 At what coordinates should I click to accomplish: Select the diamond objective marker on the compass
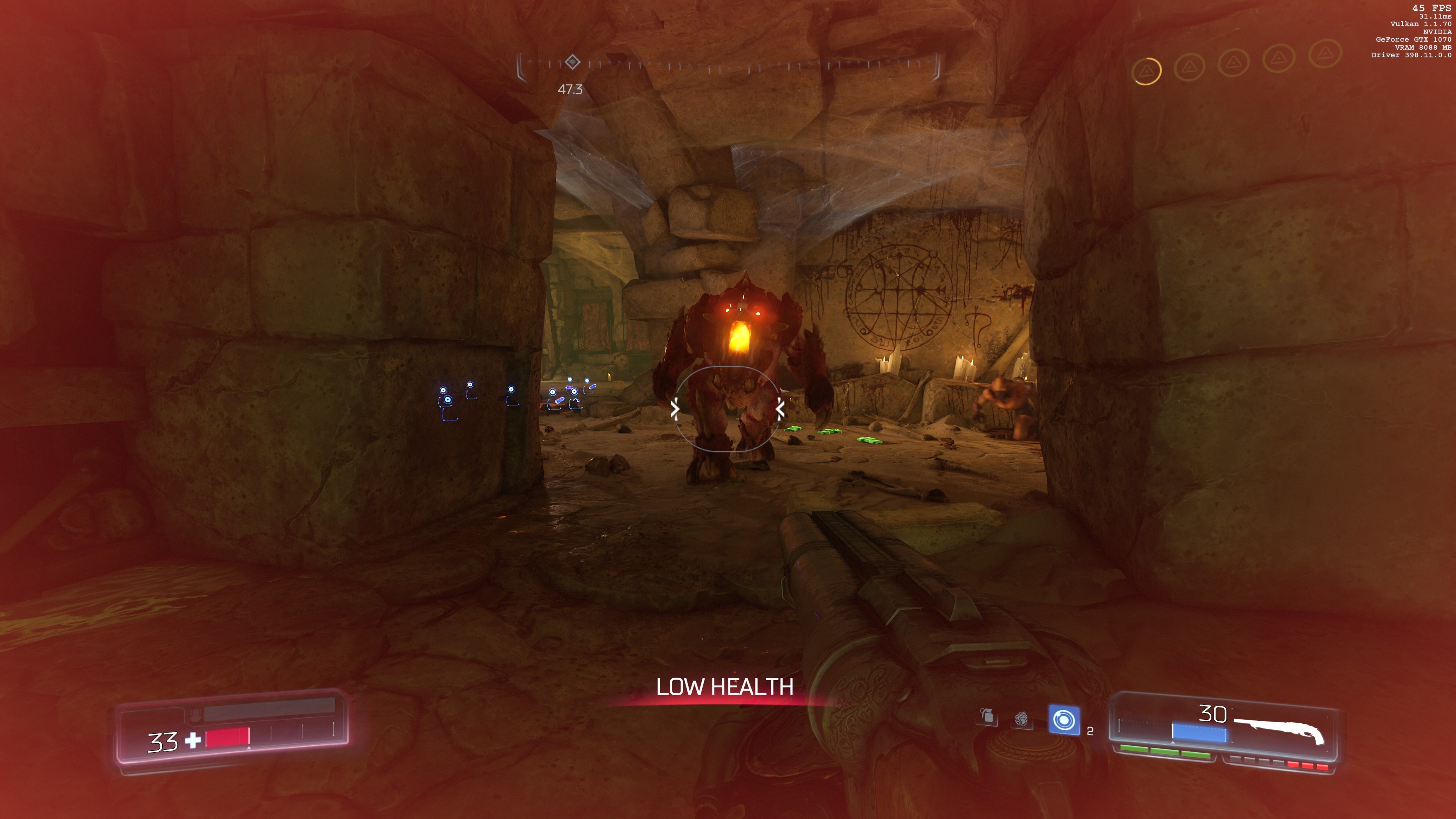pyautogui.click(x=573, y=61)
